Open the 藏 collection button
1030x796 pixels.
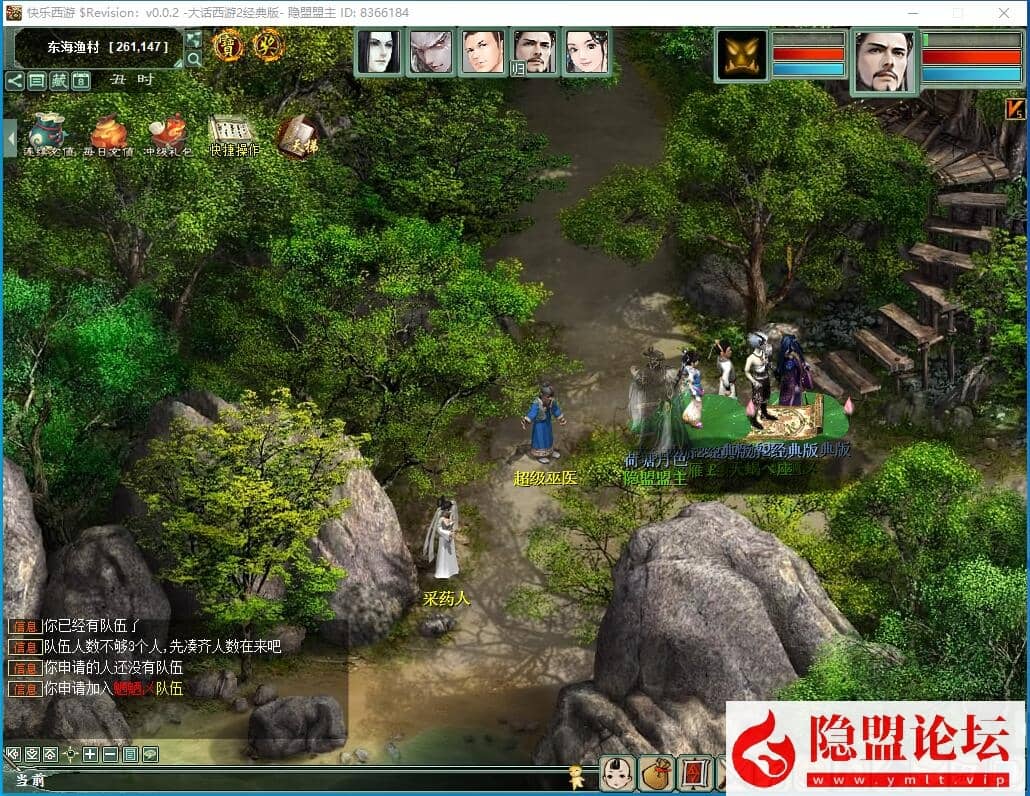click(59, 81)
